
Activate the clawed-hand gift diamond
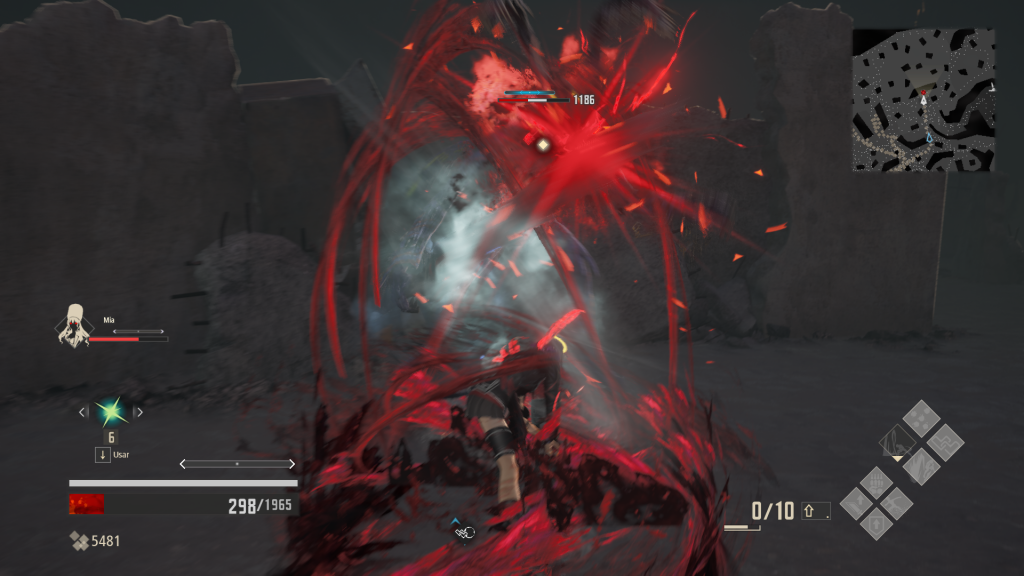tap(876, 482)
